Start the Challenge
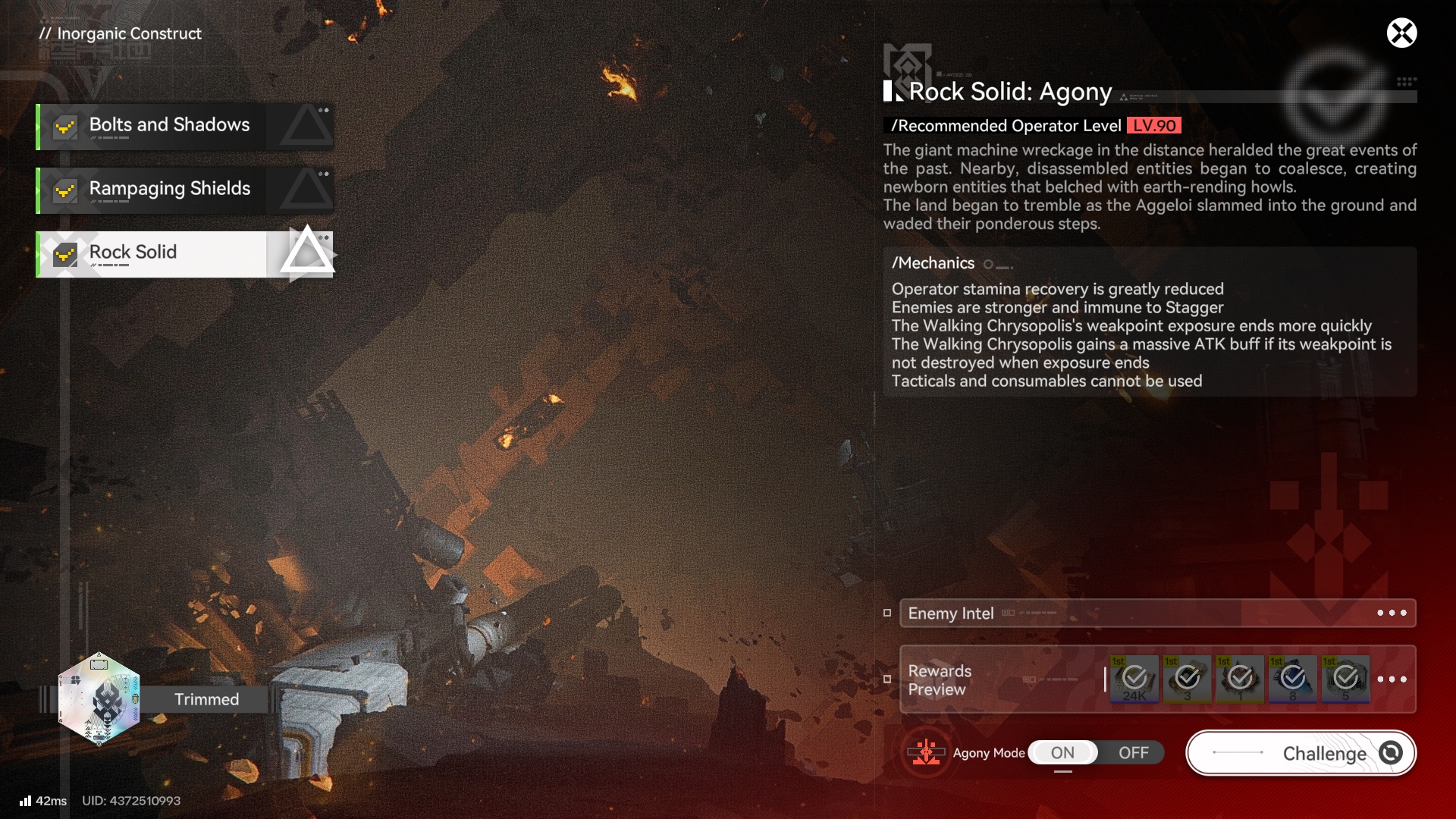This screenshot has width=1456, height=819. coord(1301,753)
